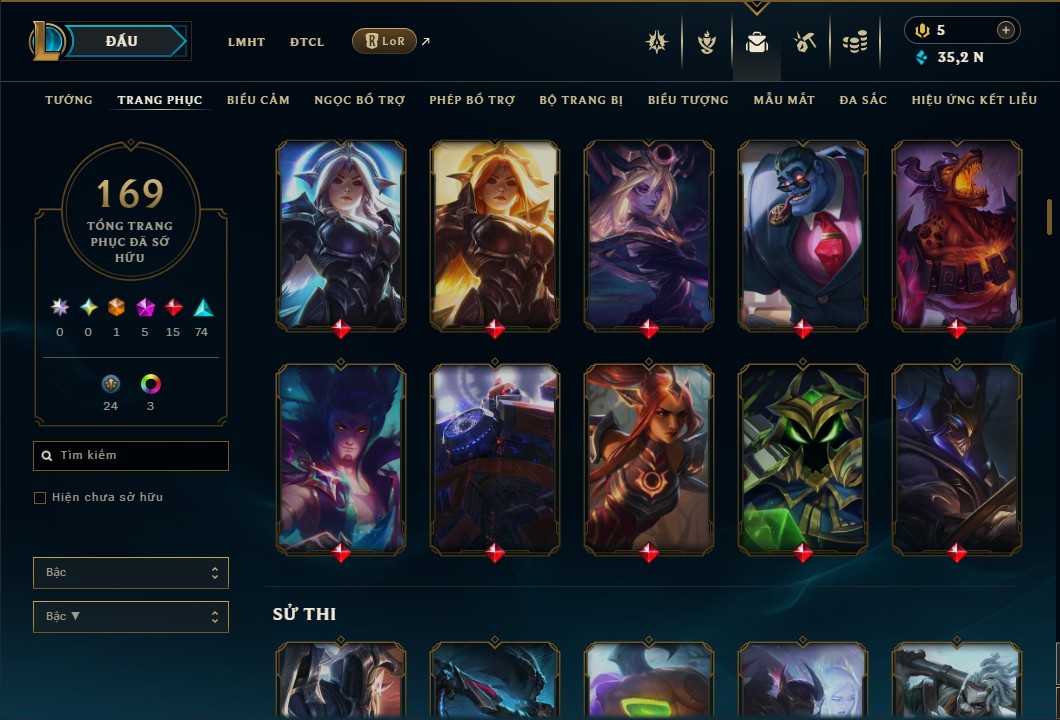The image size is (1060, 720).
Task: Toggle the Hiện chưa sở hữu checkbox
Action: tap(40, 498)
